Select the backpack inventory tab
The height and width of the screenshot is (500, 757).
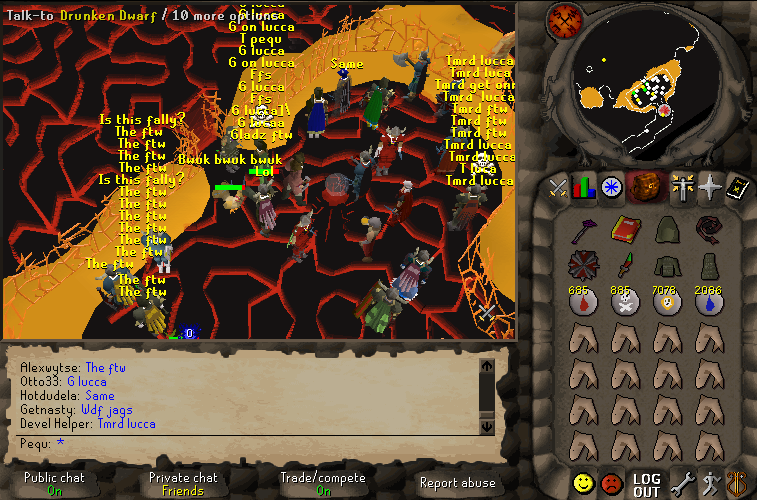point(647,186)
